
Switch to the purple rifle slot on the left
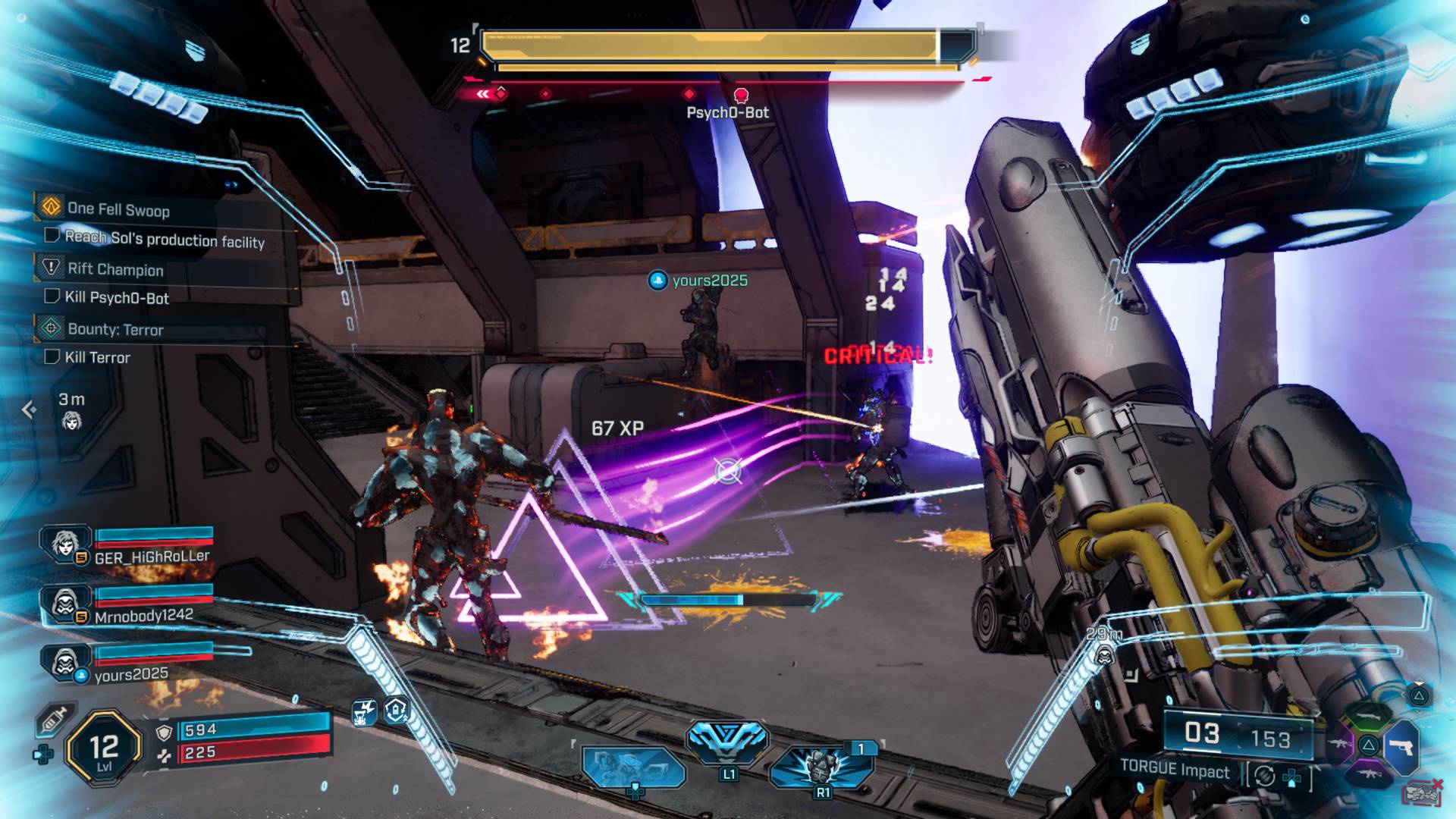[x=1339, y=744]
